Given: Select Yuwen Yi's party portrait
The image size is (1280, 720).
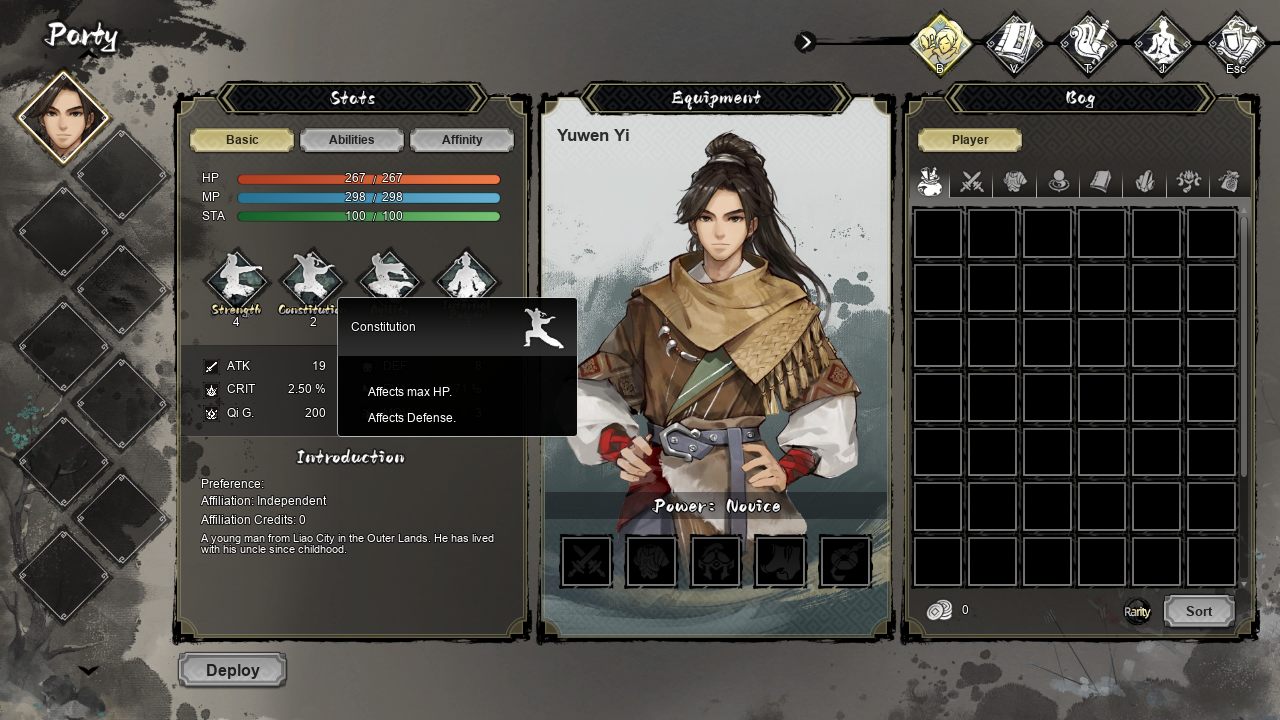Looking at the screenshot, I should (64, 117).
